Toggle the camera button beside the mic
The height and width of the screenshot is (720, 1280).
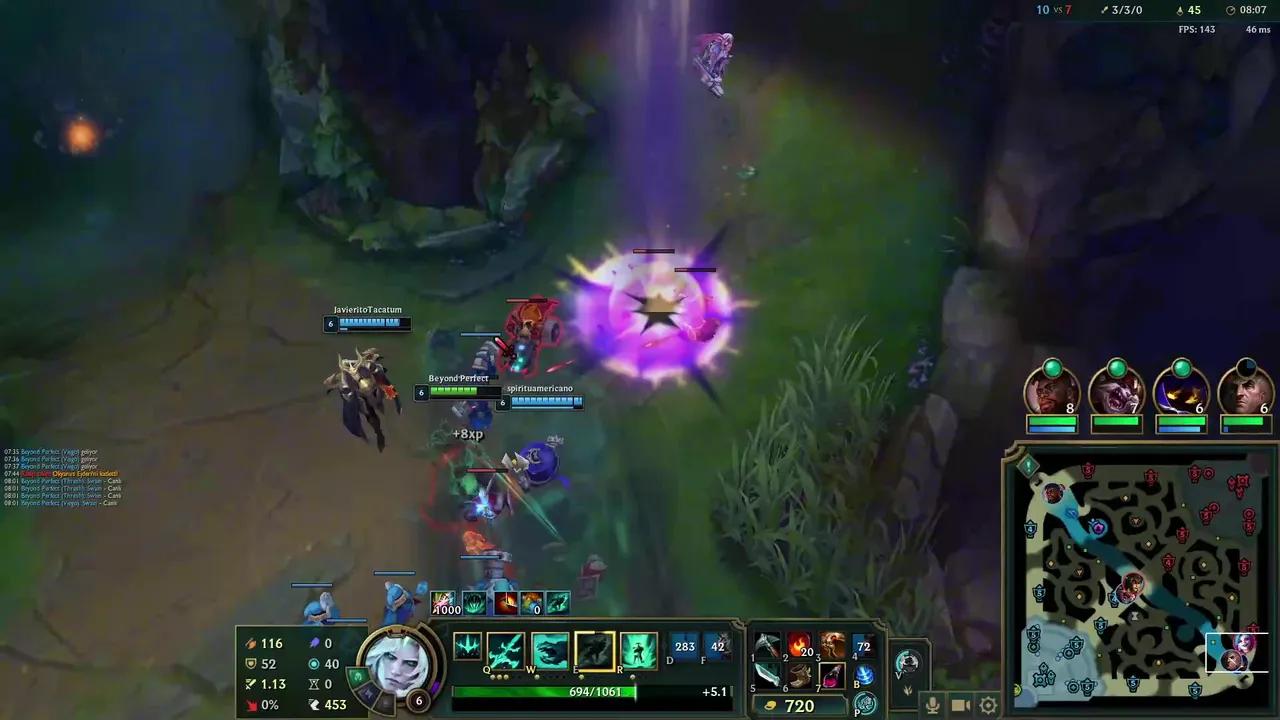point(960,705)
